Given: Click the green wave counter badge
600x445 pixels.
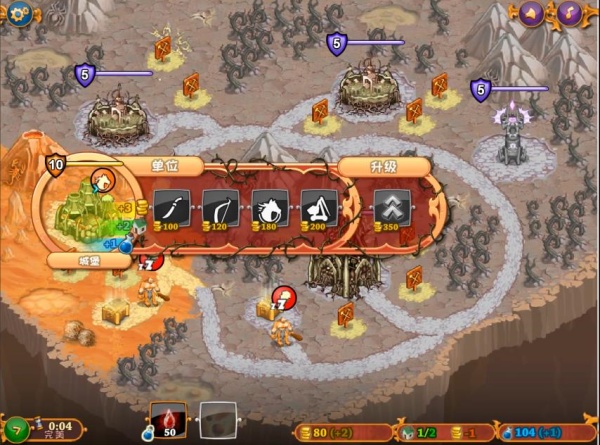Looking at the screenshot, I should (x=14, y=427).
